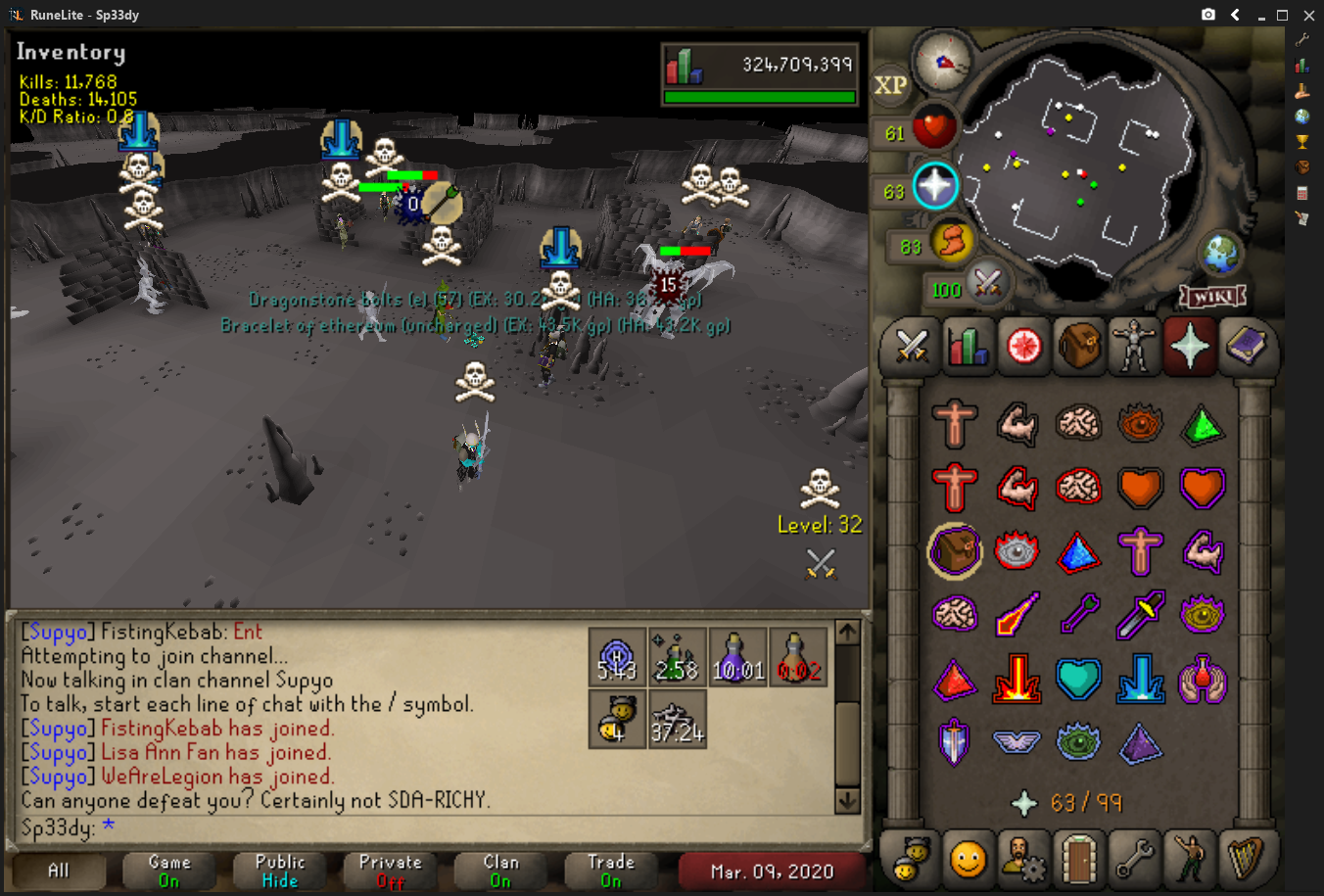The width and height of the screenshot is (1324, 896).
Task: Activate the Protect from Magic prayer
Action: click(x=1017, y=615)
